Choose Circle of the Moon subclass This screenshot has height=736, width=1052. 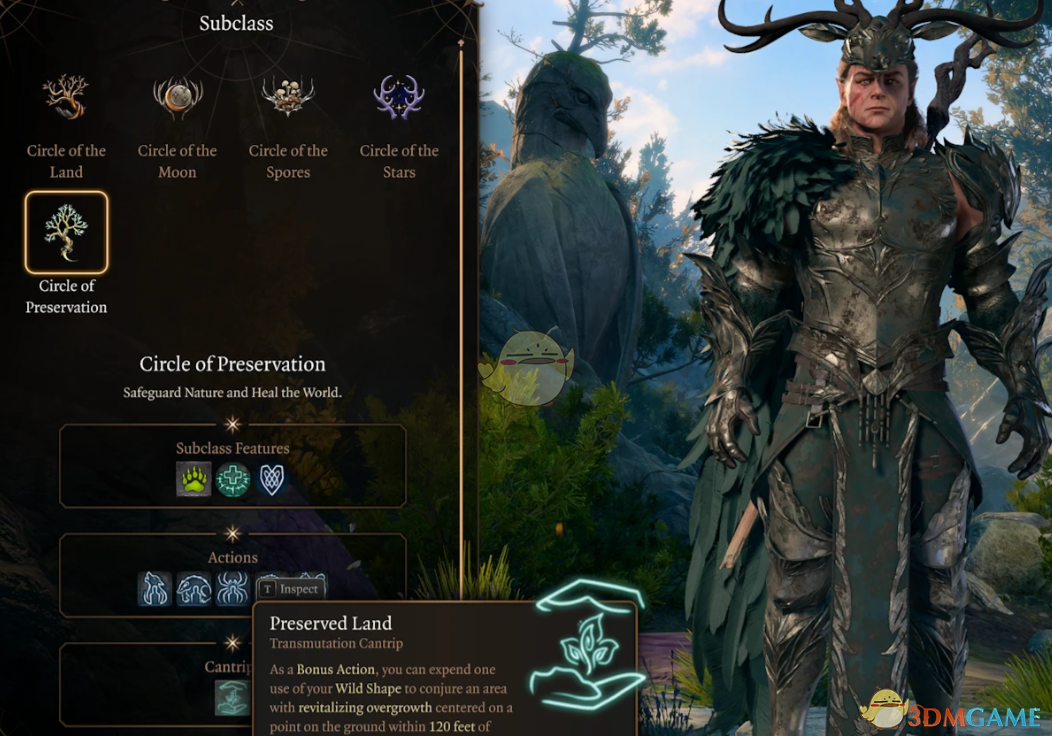pyautogui.click(x=177, y=98)
